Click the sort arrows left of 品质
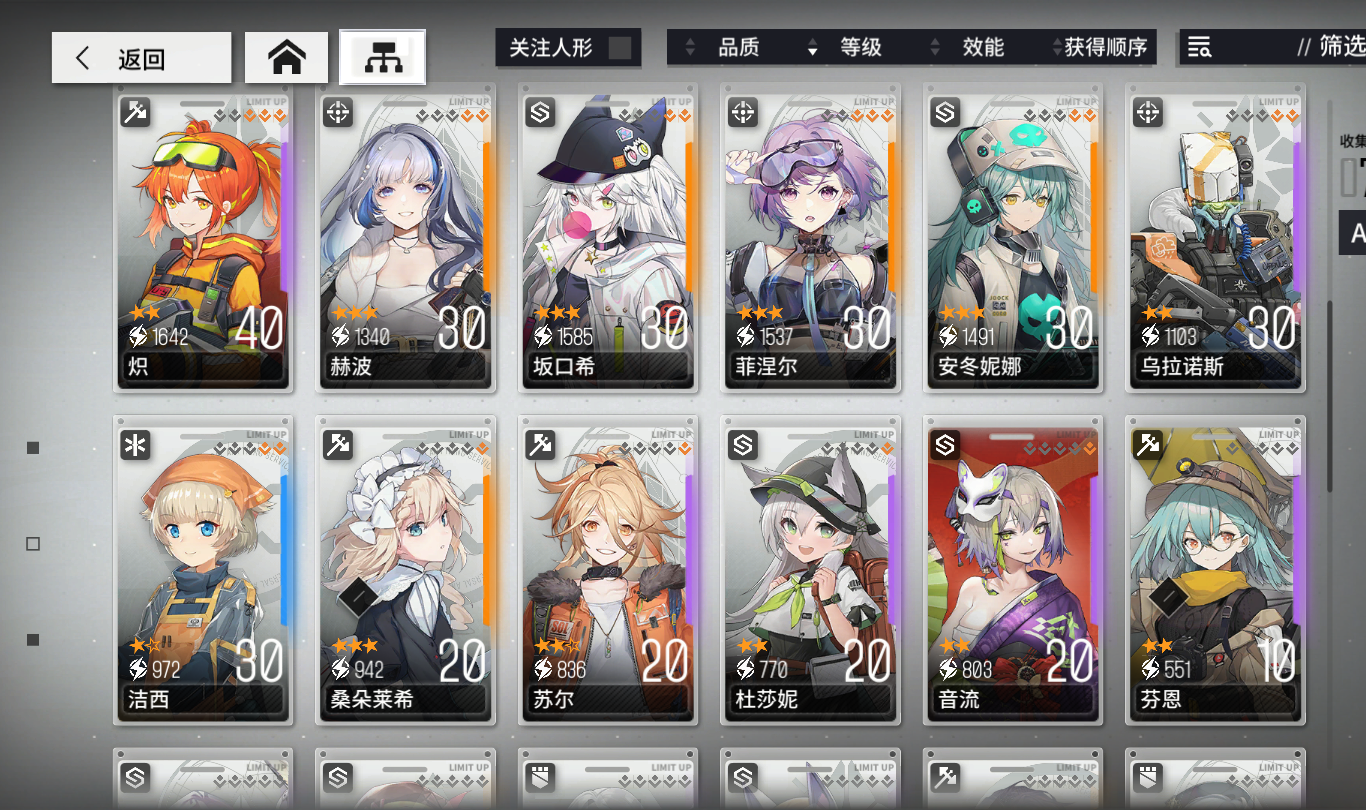 pyautogui.click(x=690, y=47)
